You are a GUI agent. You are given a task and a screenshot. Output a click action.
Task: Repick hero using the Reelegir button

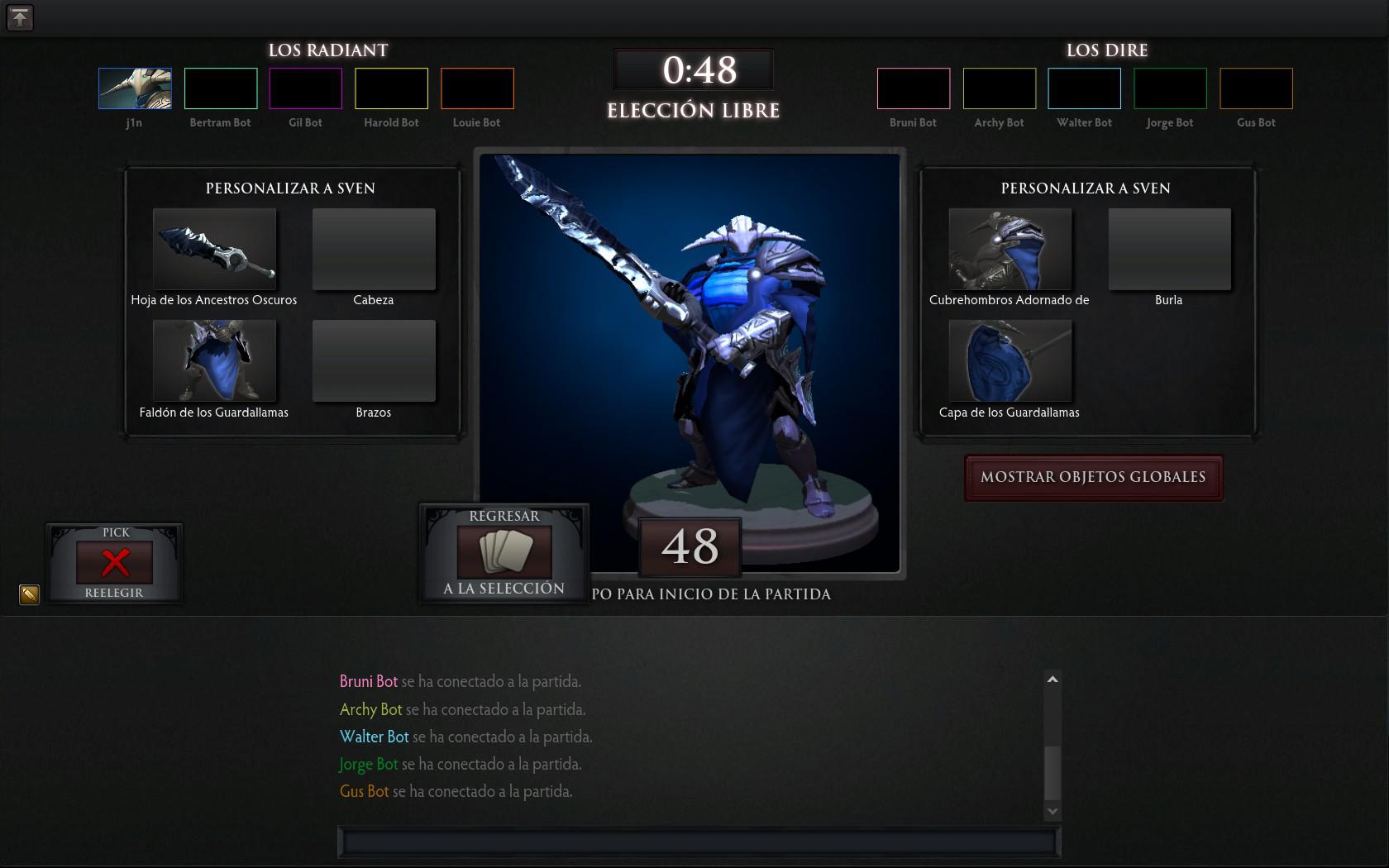pos(115,562)
